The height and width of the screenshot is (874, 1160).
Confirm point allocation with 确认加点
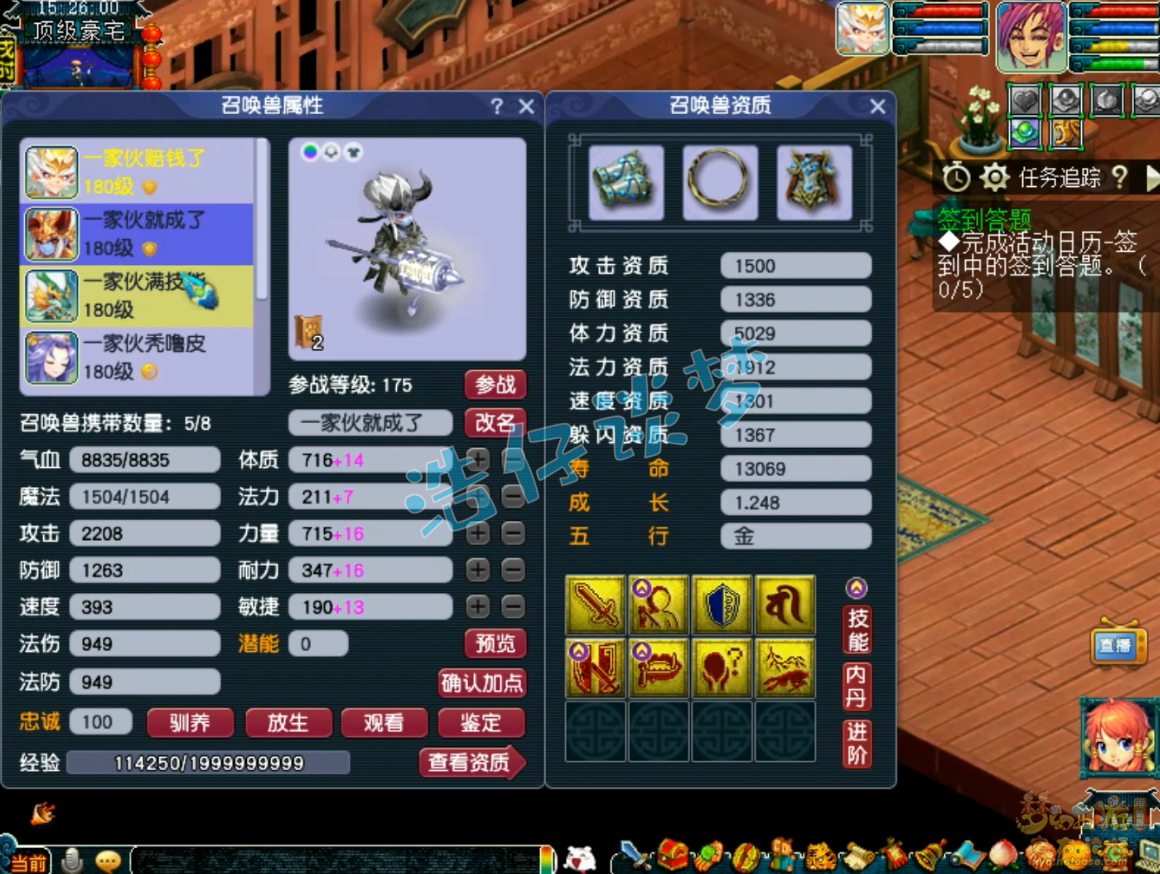482,683
